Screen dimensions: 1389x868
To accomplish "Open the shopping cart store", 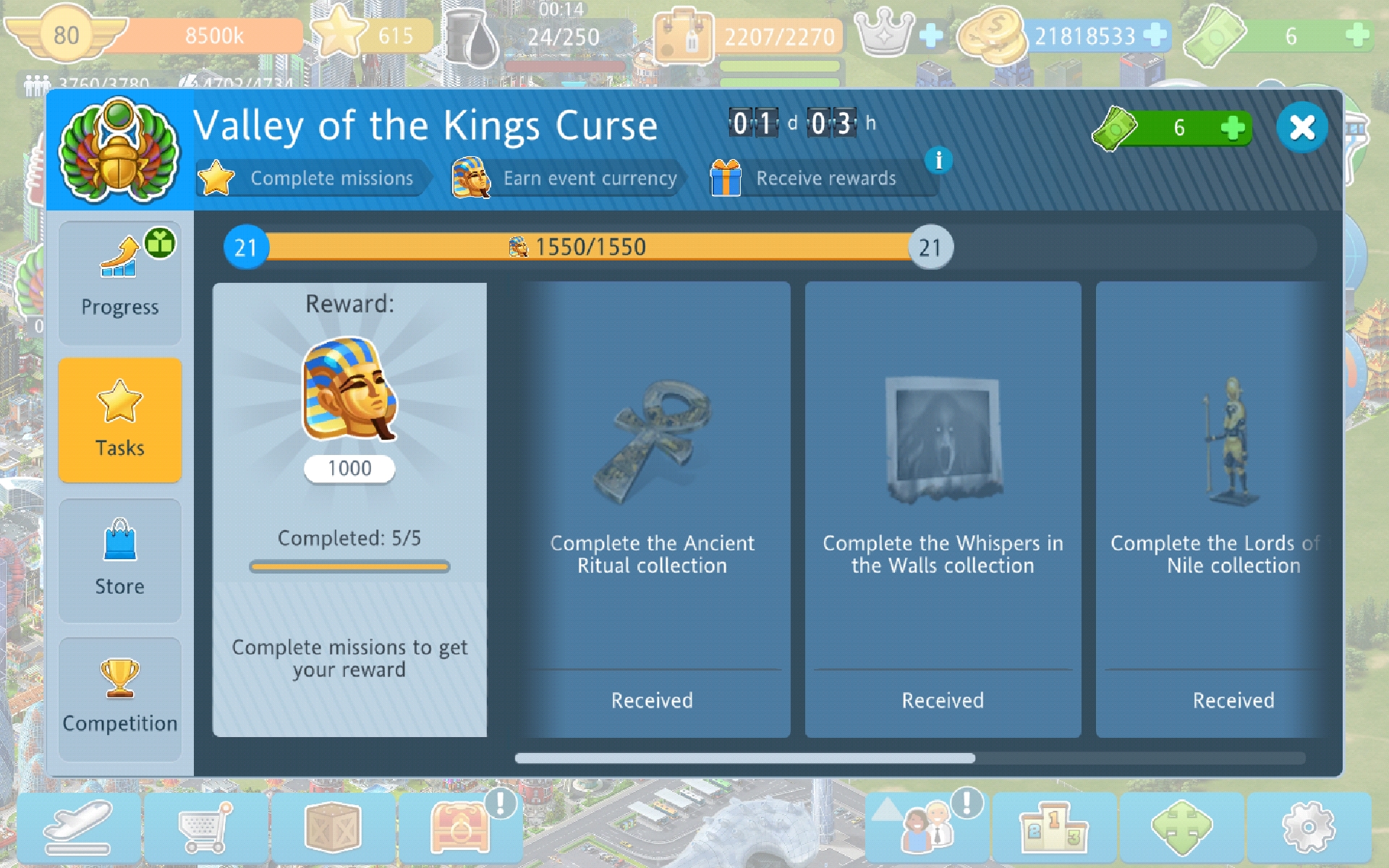I will 206,827.
